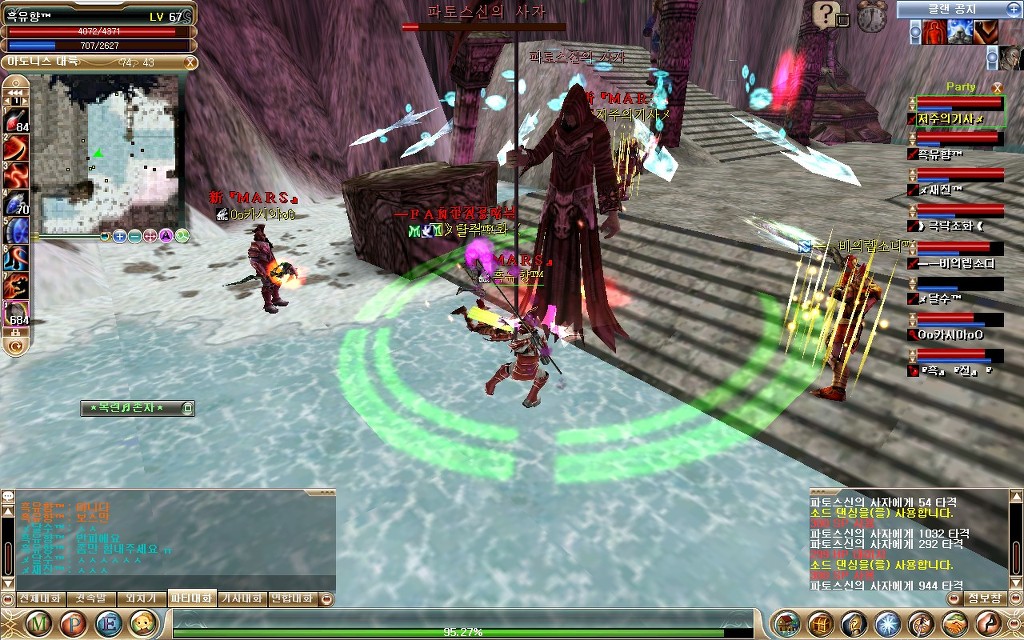Viewport: 1024px width, 640px height.
Task: Open the round E menu button
Action: [110, 623]
